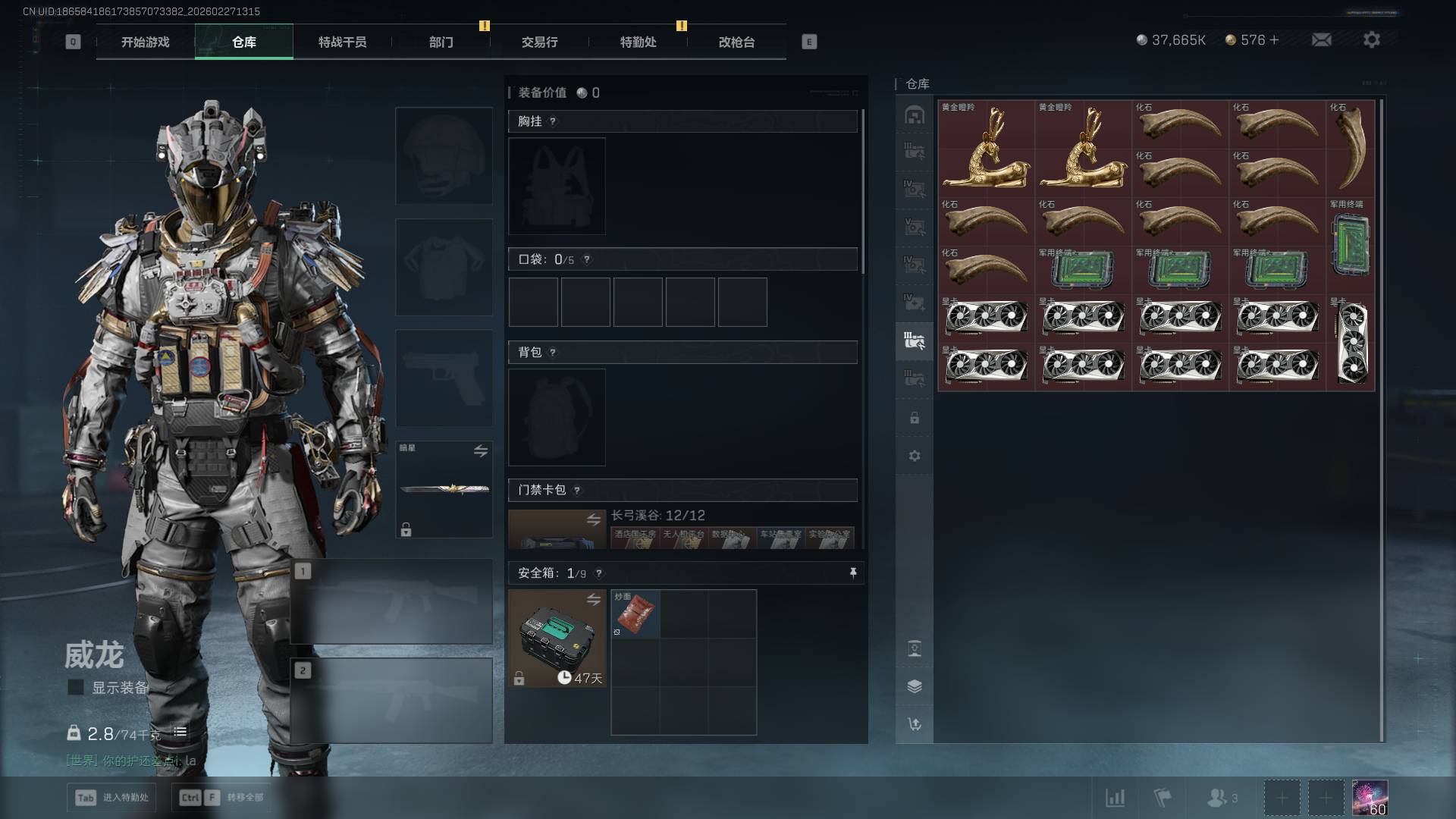Go to the 部门 tab

pyautogui.click(x=441, y=42)
